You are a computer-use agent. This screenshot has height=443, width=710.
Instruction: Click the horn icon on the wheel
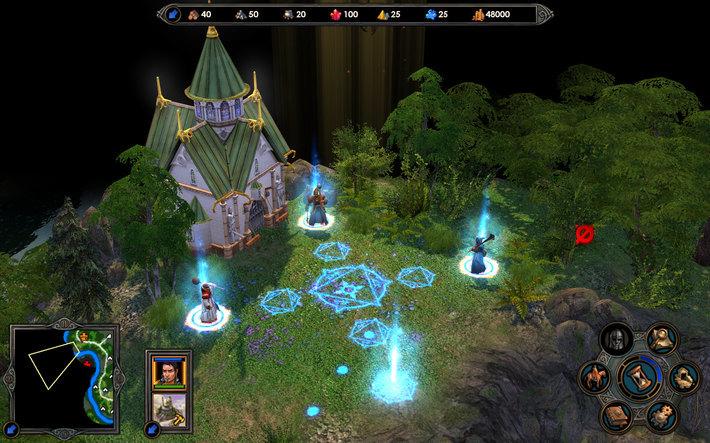click(659, 340)
